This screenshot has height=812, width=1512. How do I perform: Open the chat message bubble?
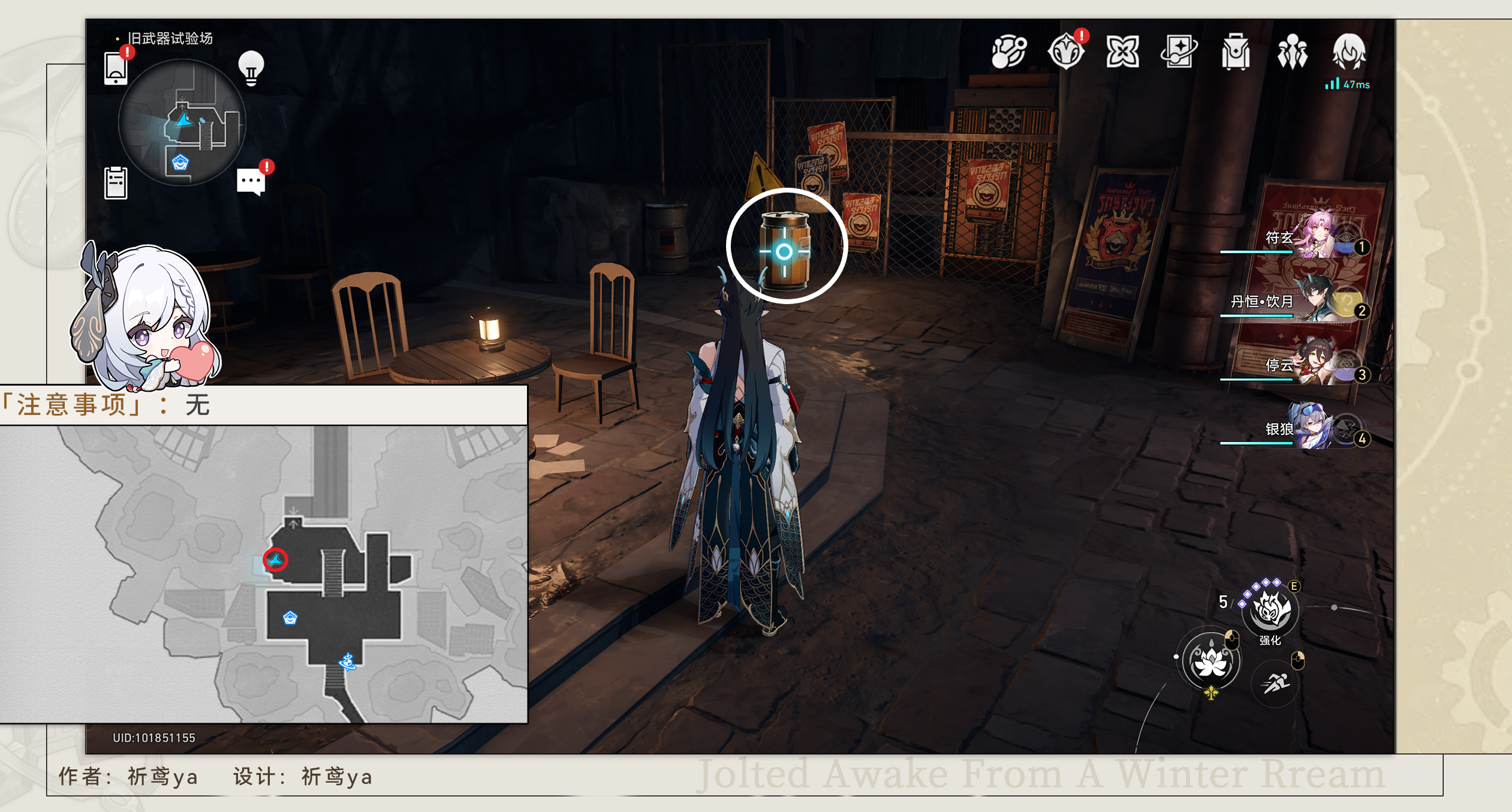coord(251,181)
